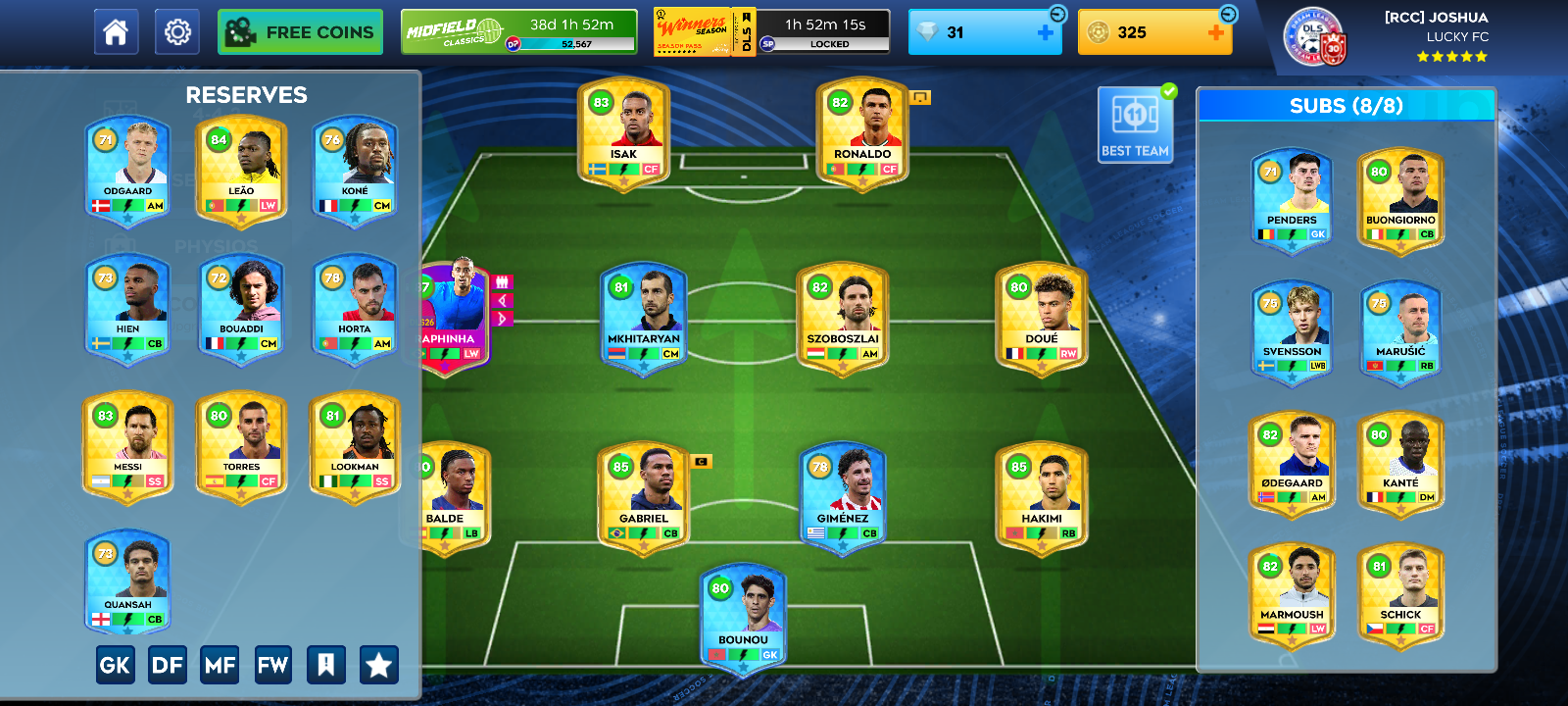Claim free coins via video
Viewport: 1568px width, 706px height.
(300, 32)
